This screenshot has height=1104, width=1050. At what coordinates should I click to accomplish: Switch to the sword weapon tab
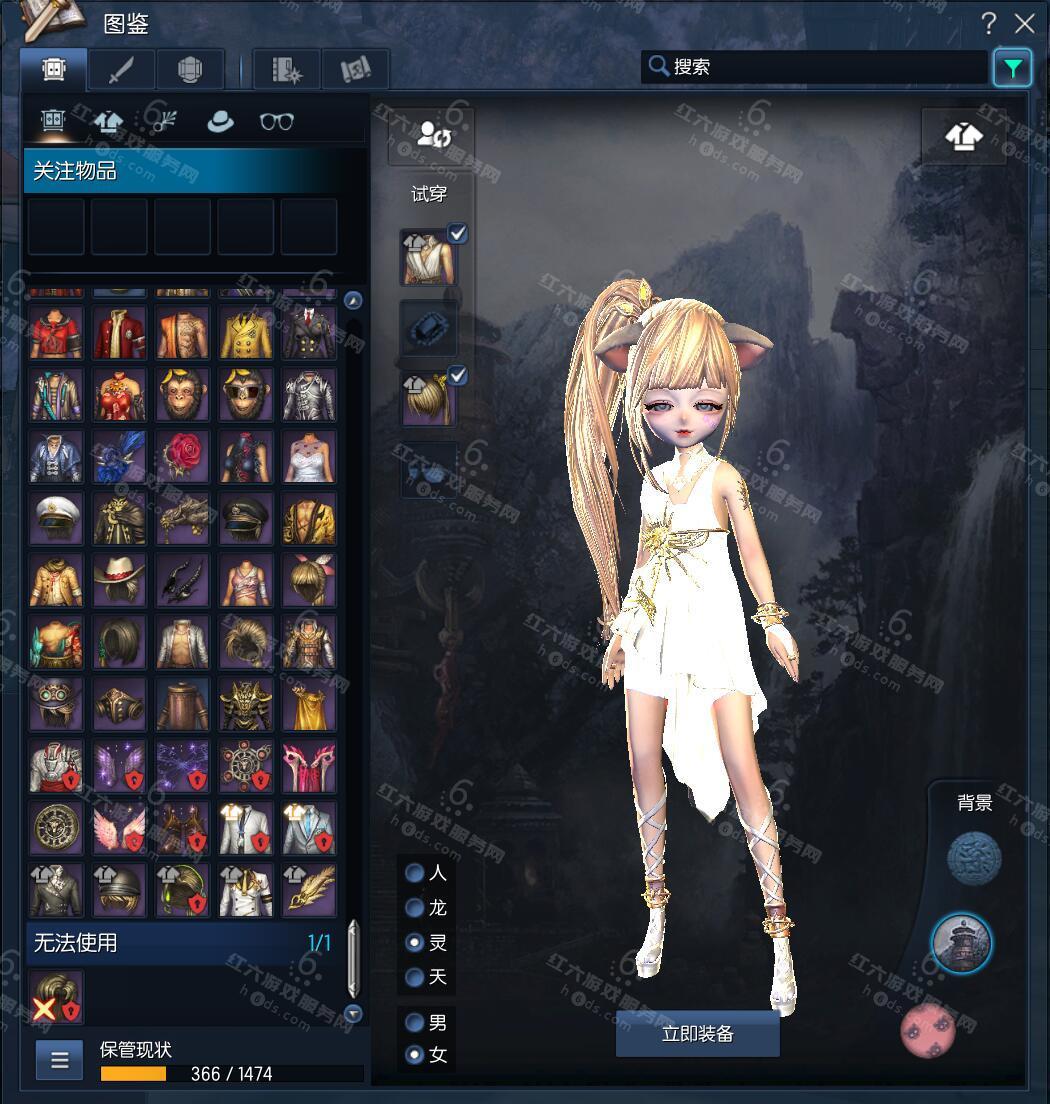tap(123, 70)
